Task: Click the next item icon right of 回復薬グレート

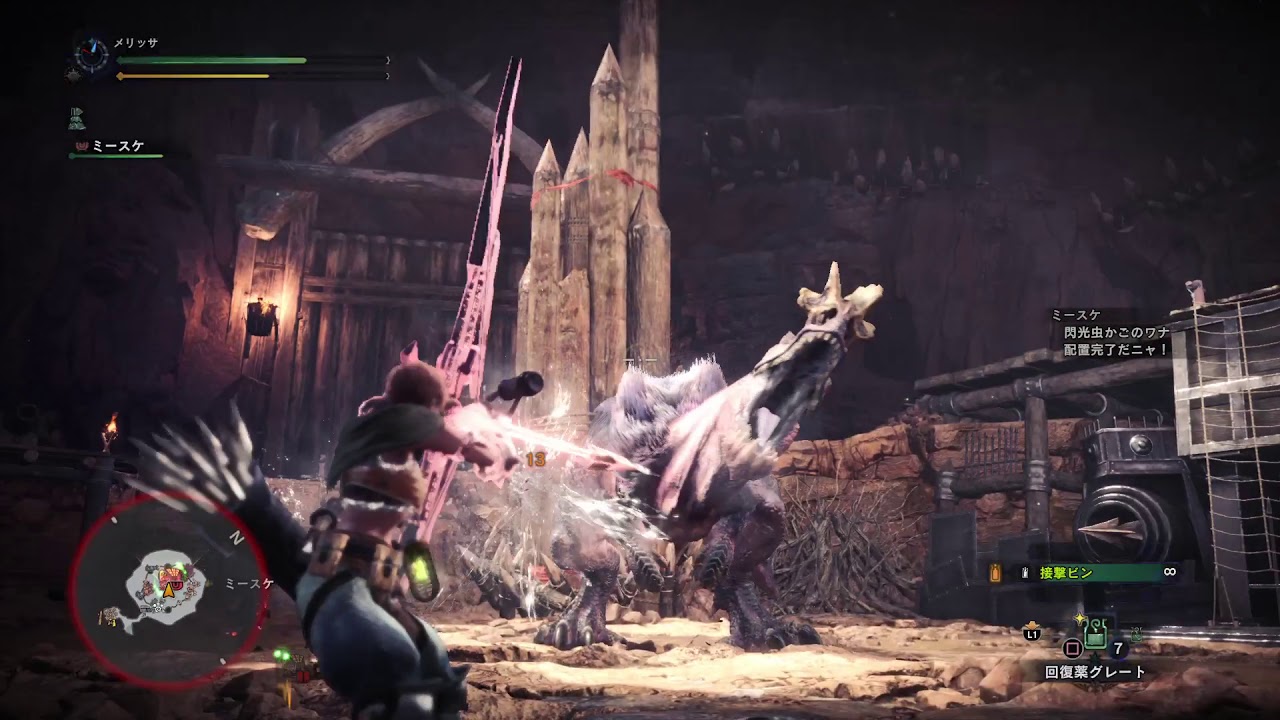Action: [1136, 635]
